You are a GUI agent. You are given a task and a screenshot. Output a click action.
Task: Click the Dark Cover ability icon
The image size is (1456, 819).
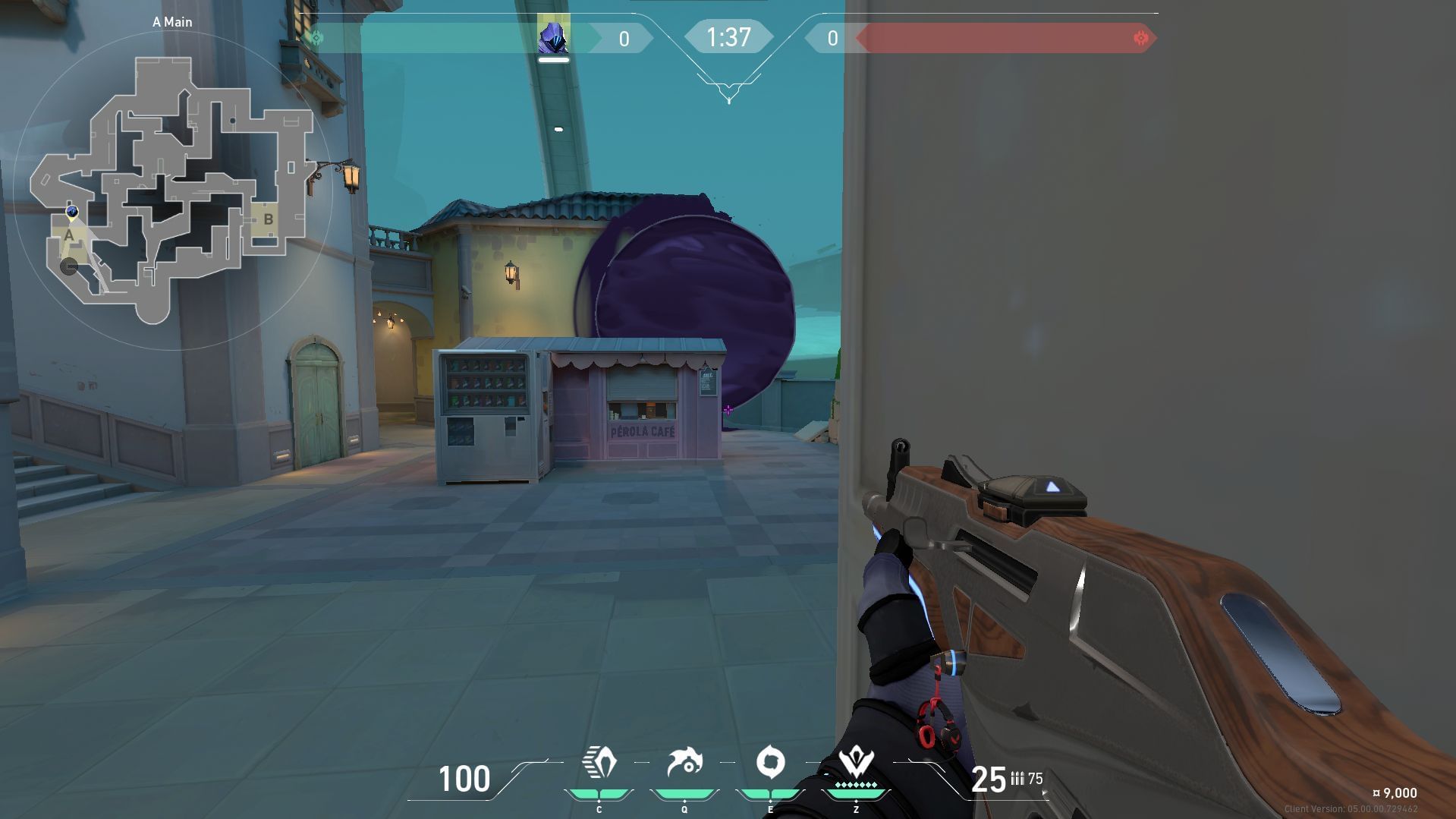point(770,761)
